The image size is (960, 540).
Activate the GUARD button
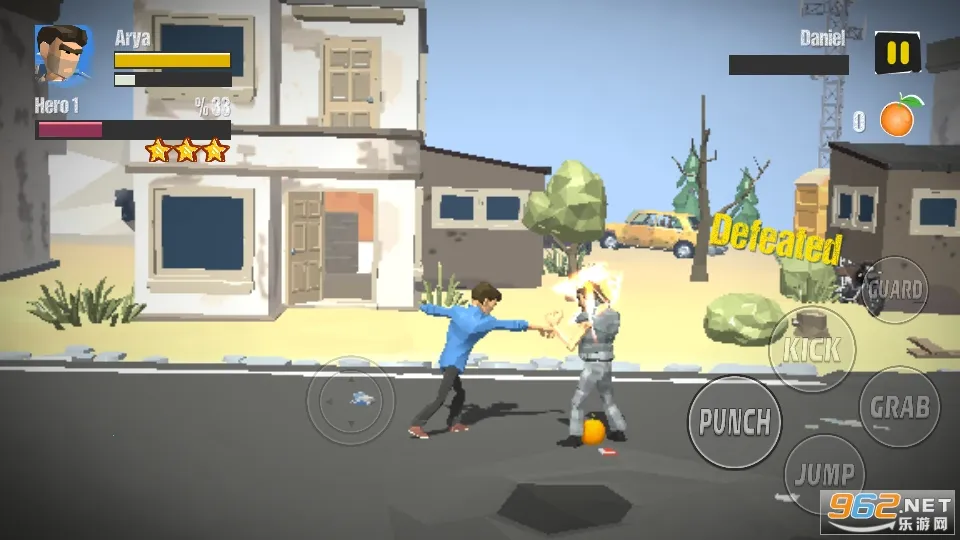pos(895,290)
